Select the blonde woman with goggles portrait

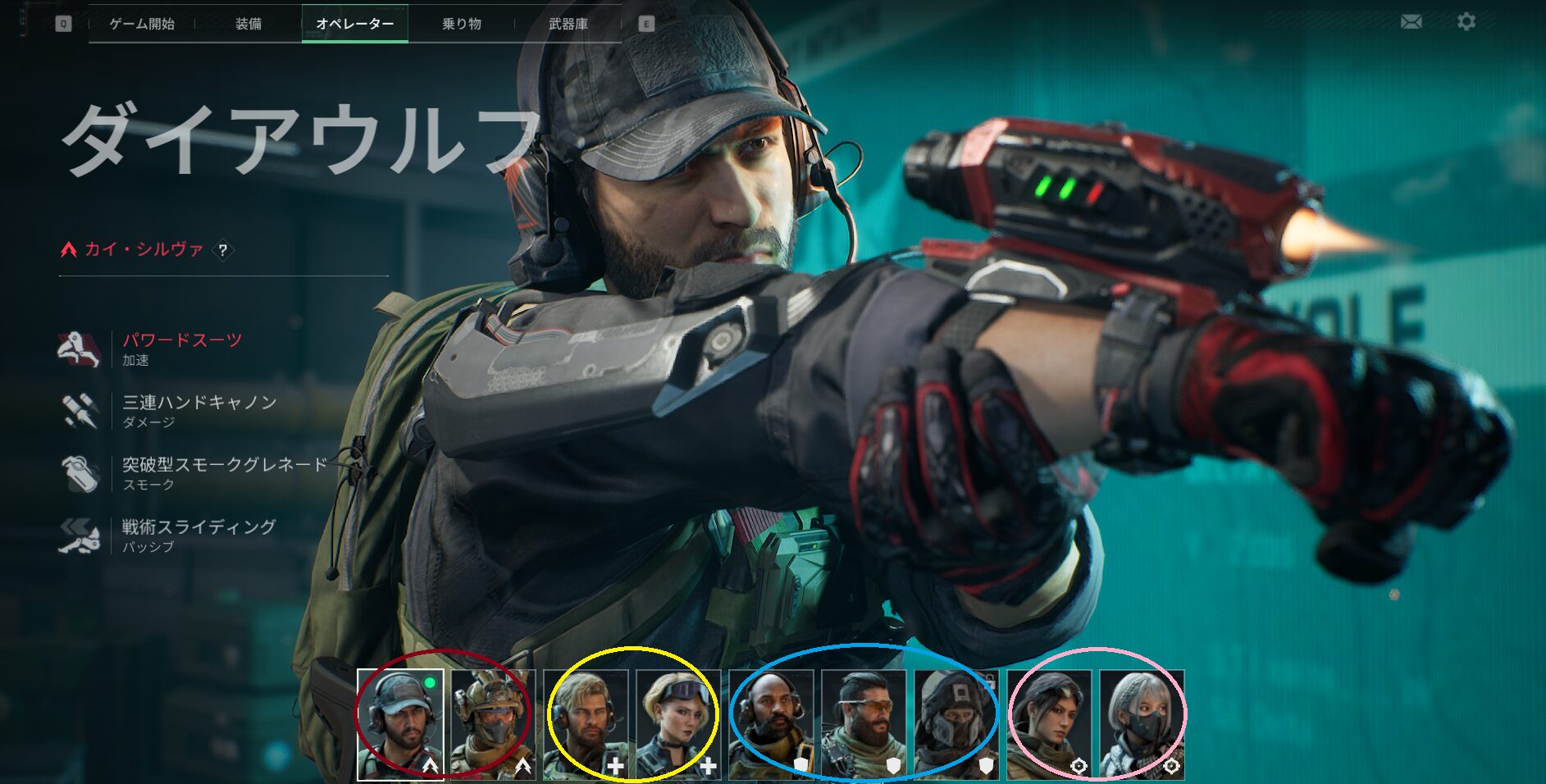[x=679, y=724]
